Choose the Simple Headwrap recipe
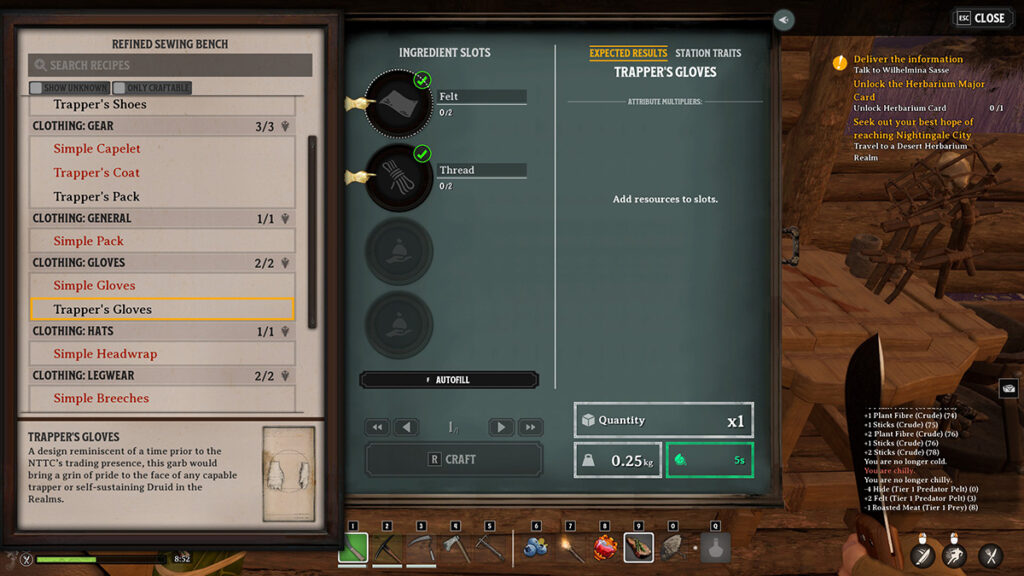The height and width of the screenshot is (576, 1024). coord(105,354)
